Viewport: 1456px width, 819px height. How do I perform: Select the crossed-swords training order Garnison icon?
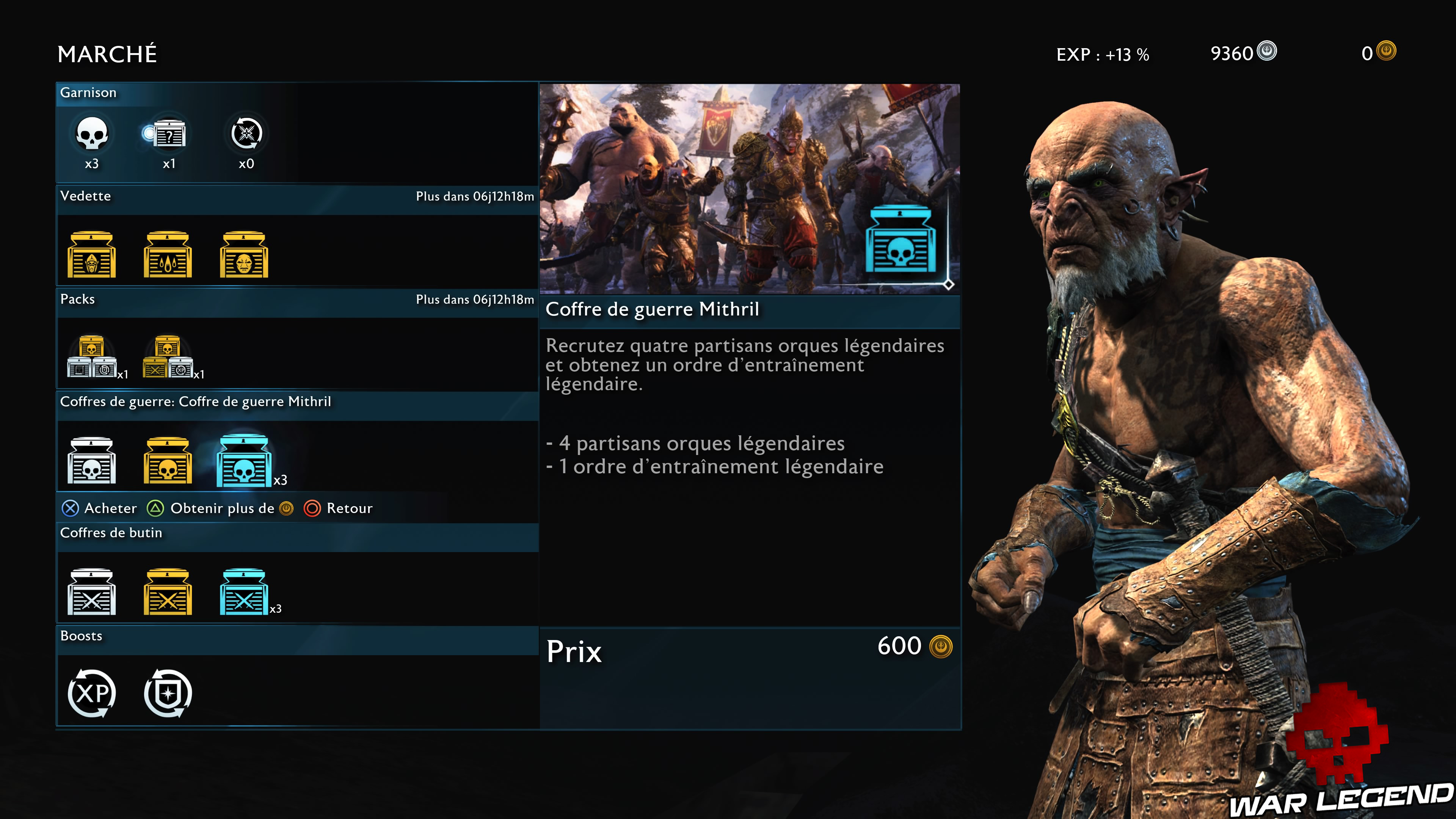coord(246,134)
